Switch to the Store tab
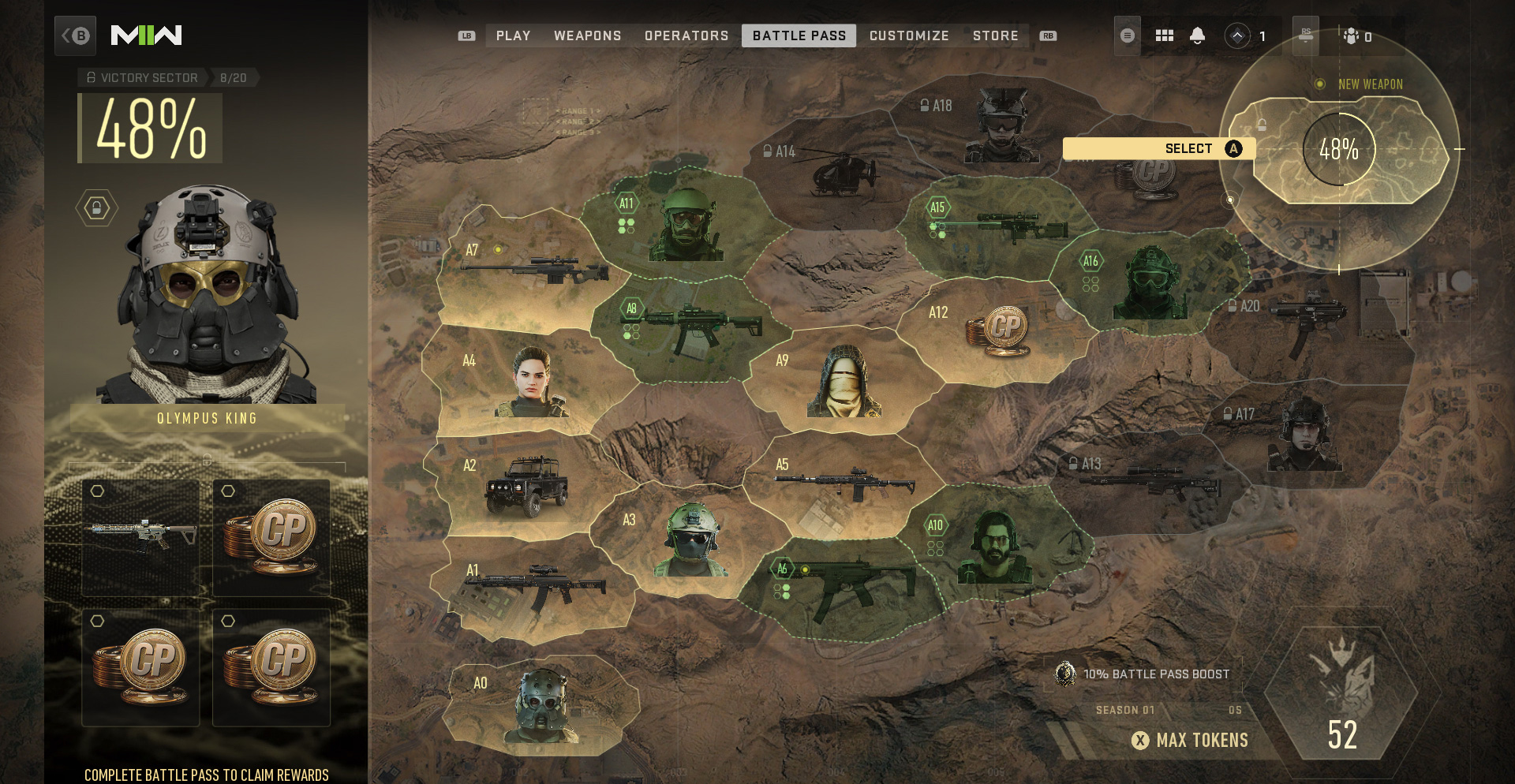 click(996, 35)
